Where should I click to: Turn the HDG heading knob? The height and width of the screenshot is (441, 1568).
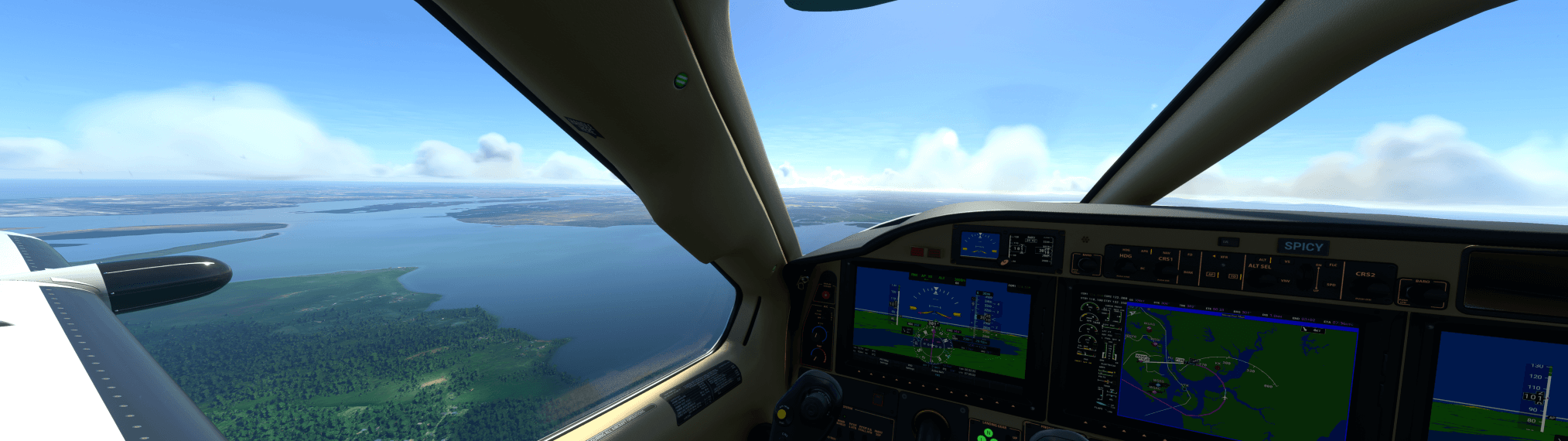click(1125, 266)
